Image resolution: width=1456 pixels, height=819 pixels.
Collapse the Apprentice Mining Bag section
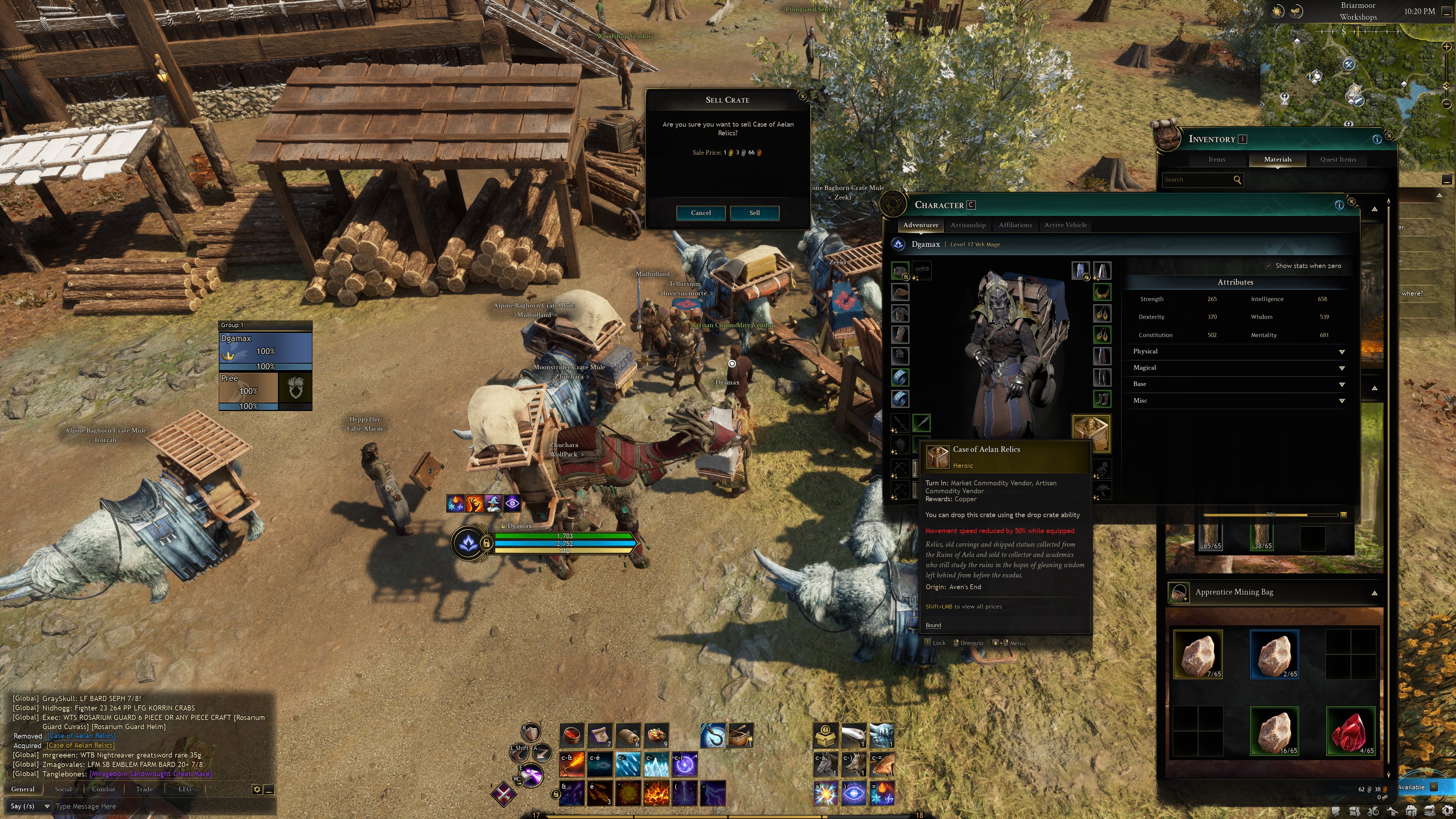point(1374,593)
